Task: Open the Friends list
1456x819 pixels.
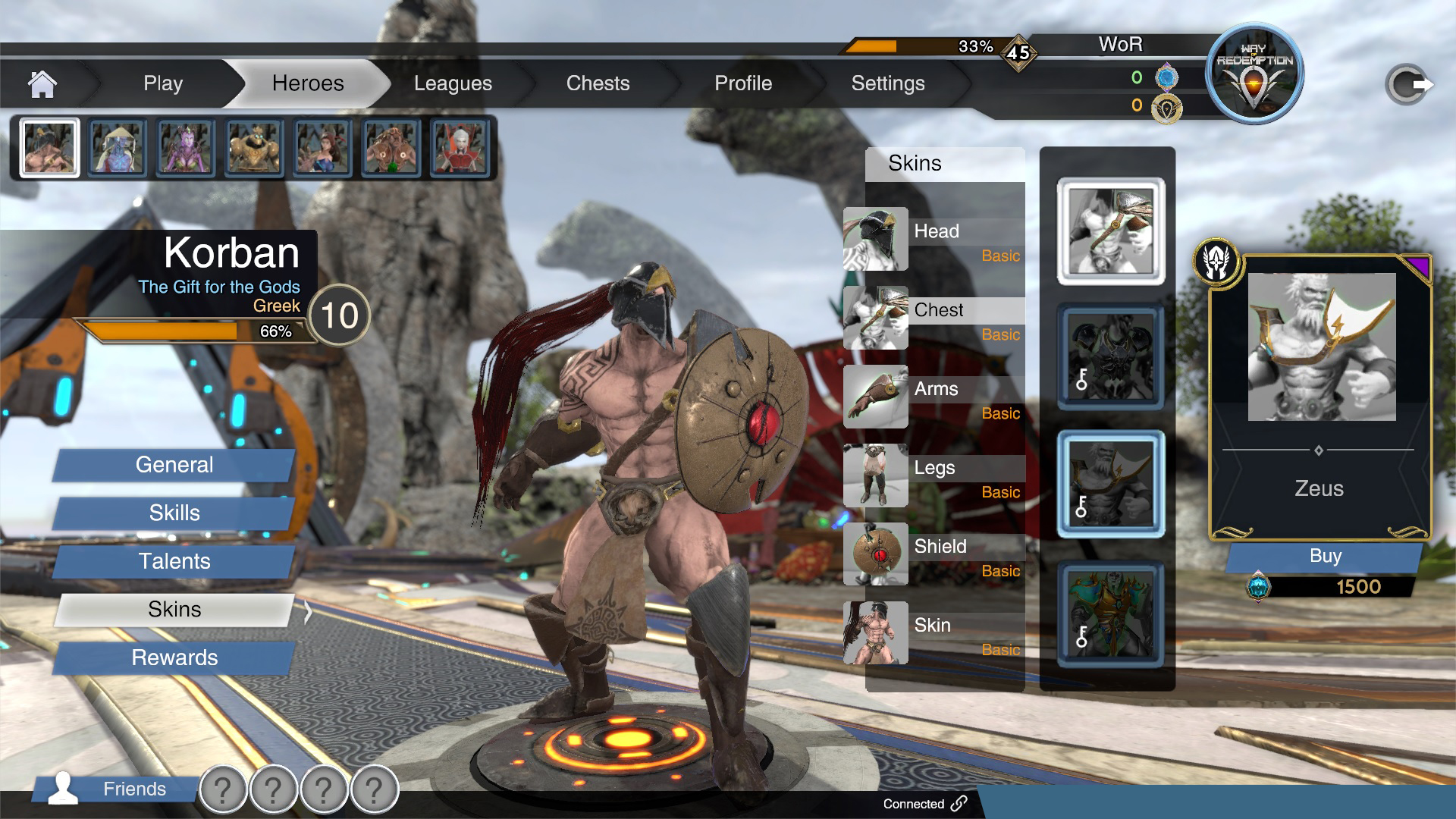Action: (114, 789)
